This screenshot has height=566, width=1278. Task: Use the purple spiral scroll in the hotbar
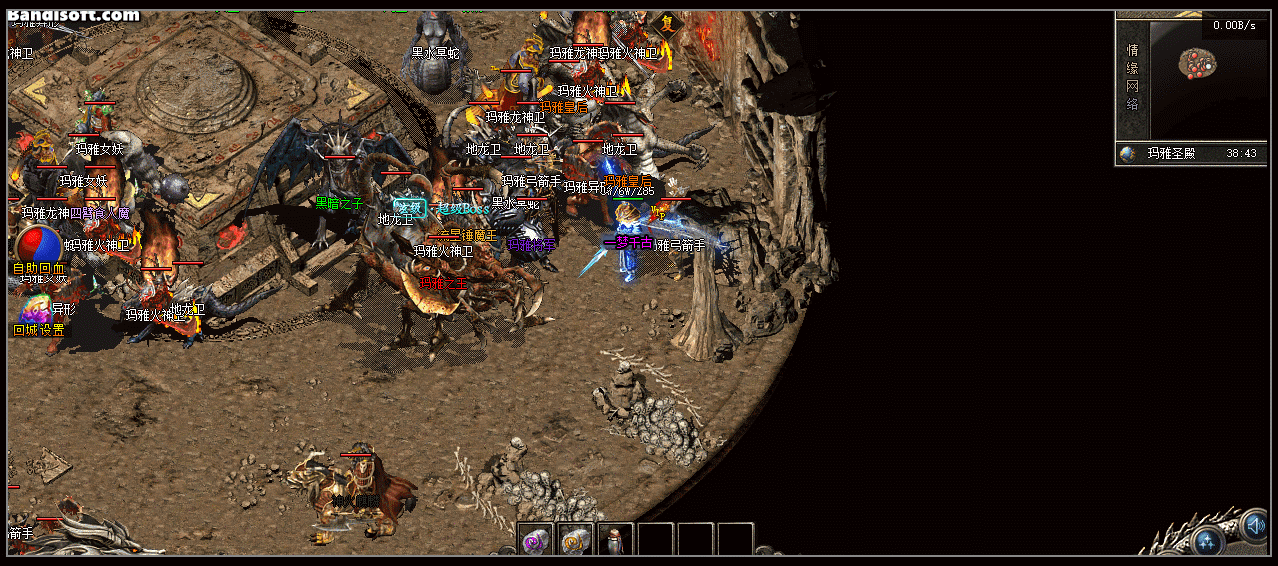(535, 541)
